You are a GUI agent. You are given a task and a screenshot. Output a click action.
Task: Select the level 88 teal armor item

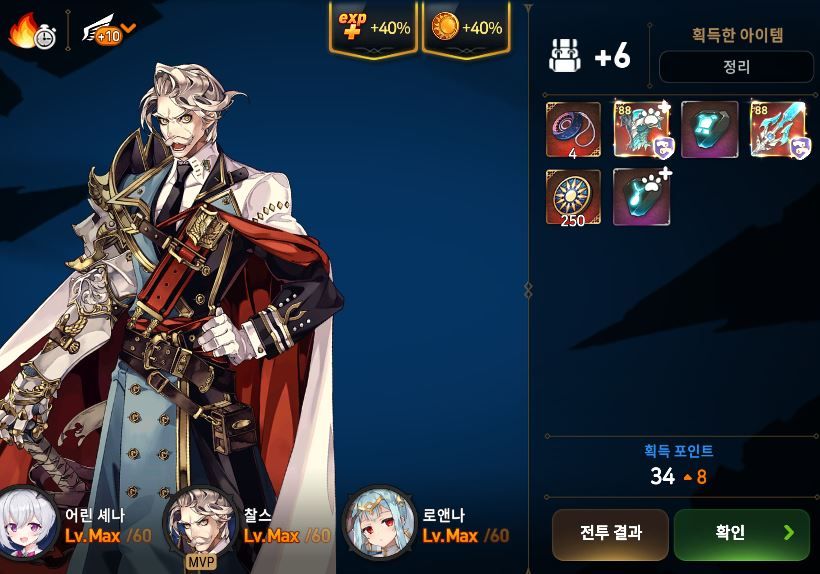click(x=641, y=130)
